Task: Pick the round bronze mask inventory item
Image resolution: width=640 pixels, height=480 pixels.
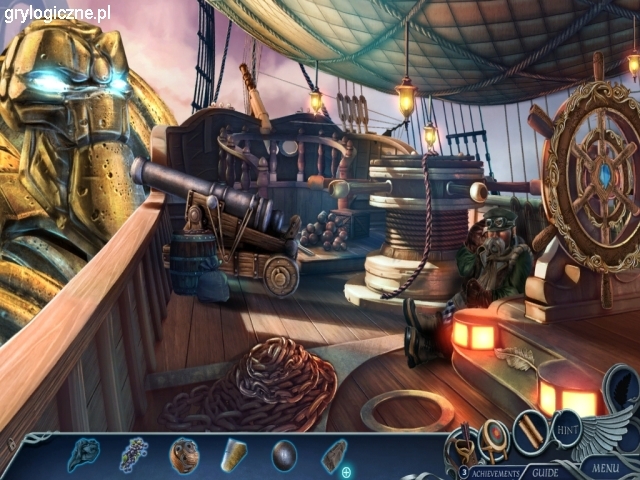Action: coord(184,455)
